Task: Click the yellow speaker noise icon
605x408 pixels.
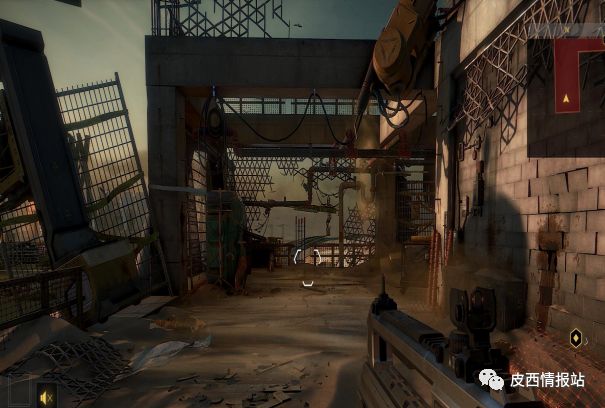Action: (45, 396)
